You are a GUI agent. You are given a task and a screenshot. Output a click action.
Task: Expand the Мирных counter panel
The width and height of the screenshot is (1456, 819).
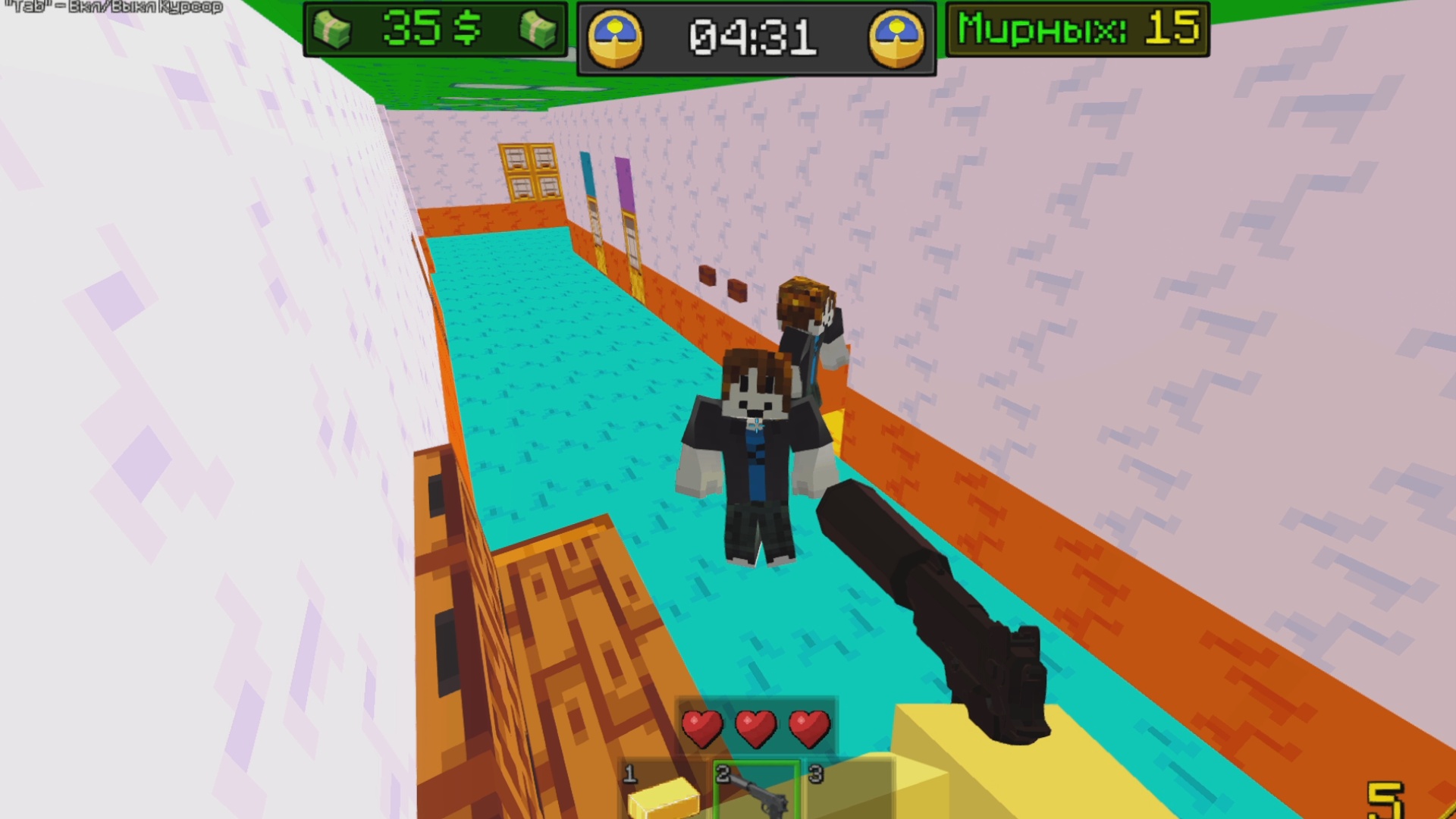(1077, 28)
